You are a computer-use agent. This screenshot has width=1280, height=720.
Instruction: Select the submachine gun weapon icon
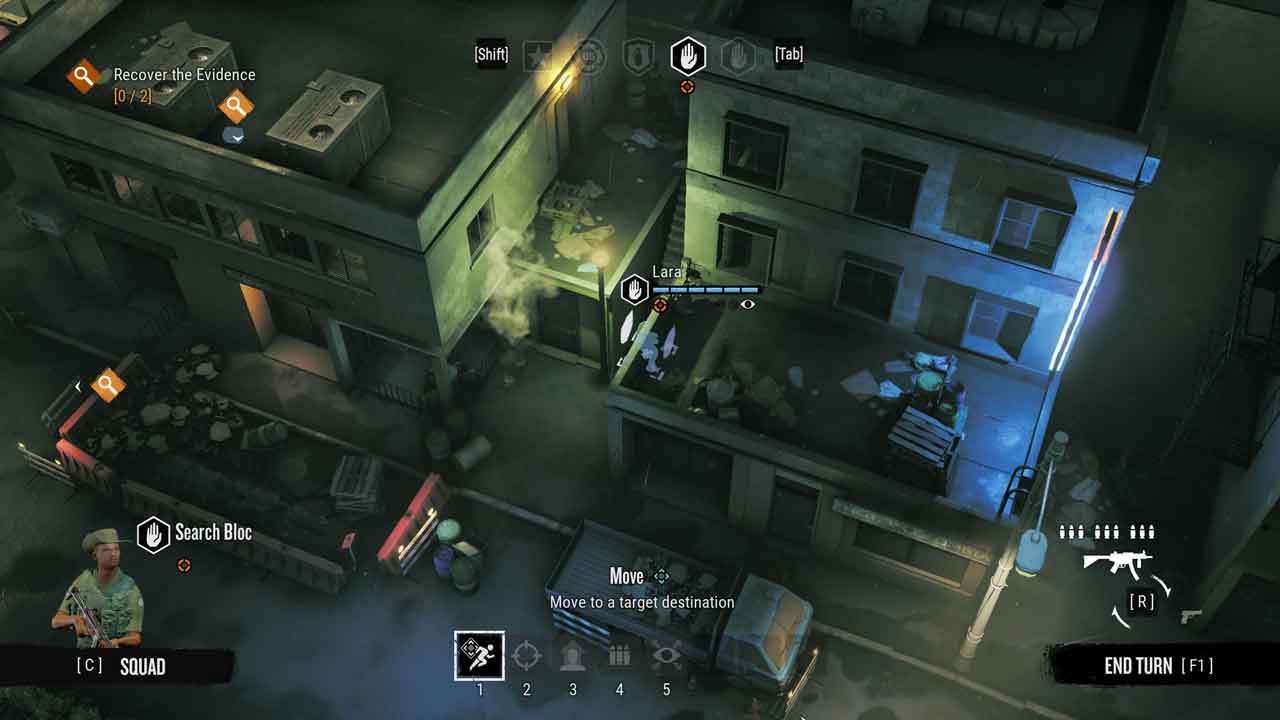click(x=1118, y=563)
